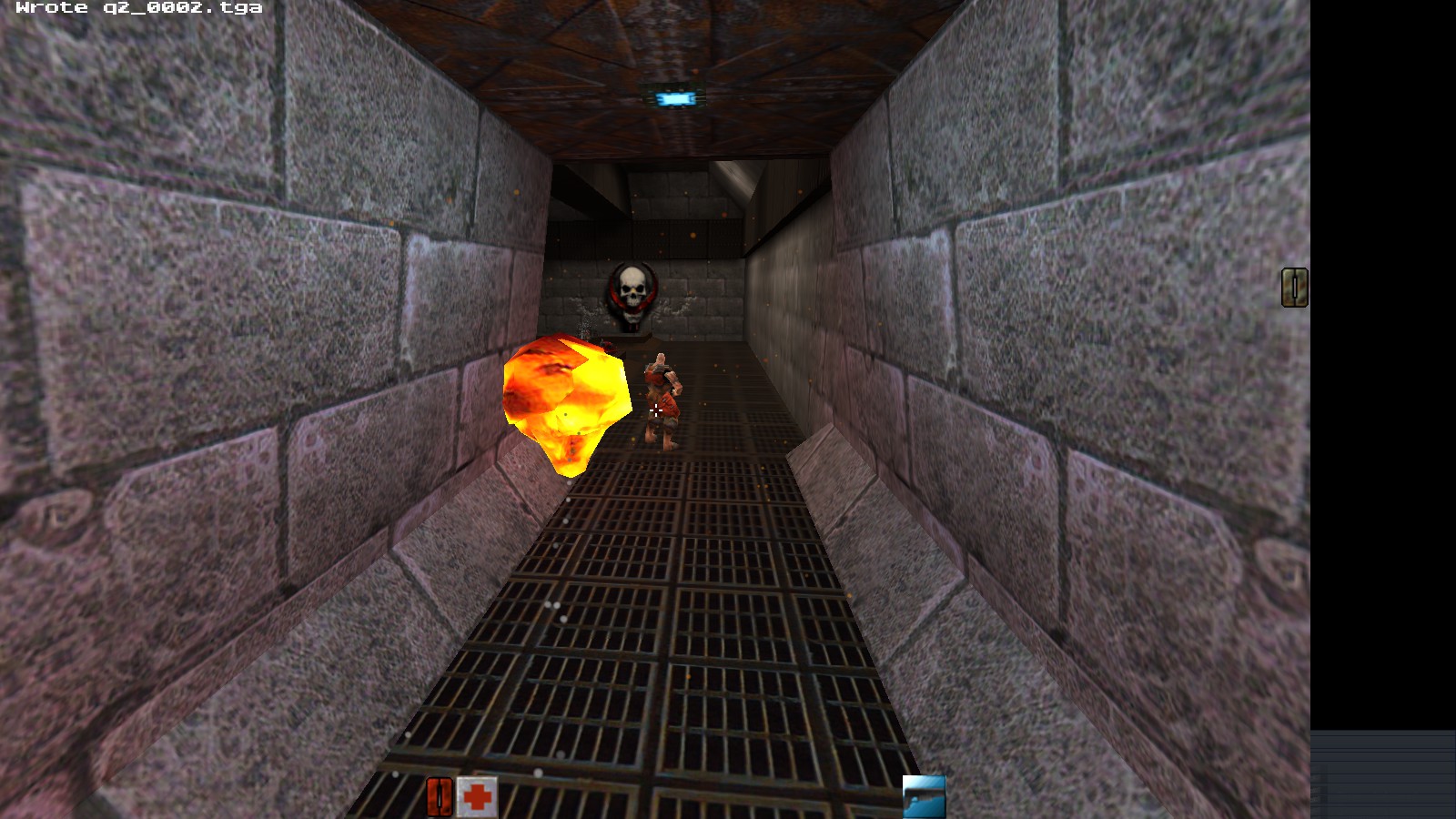Click the skull medallion banner on the wall
This screenshot has height=819, width=1456.
632,293
